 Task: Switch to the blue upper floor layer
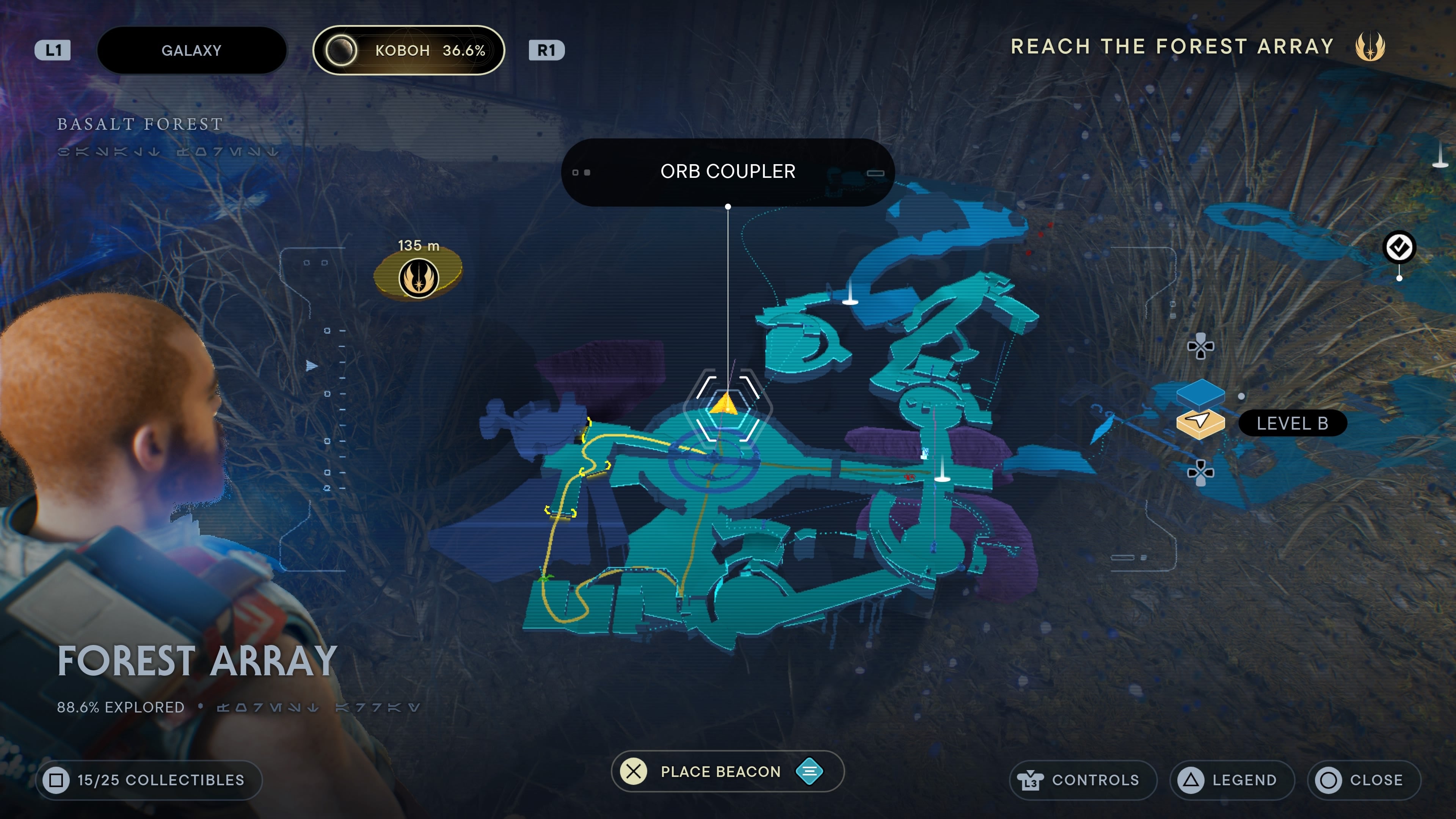tap(1200, 391)
